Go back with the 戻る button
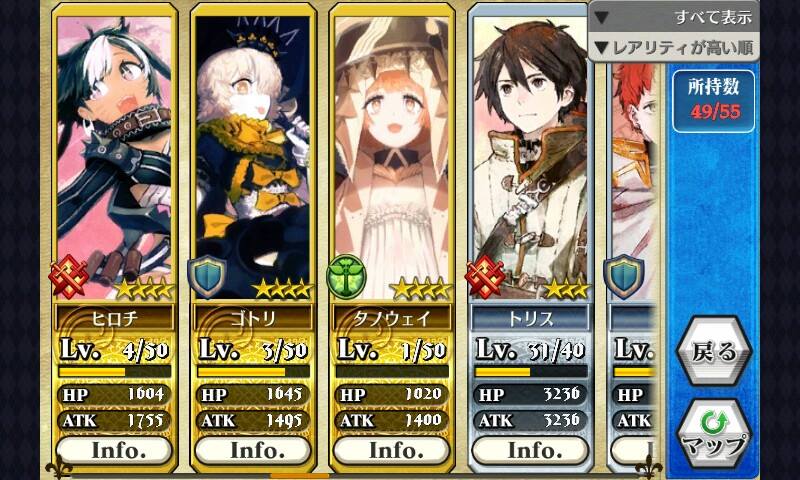The width and height of the screenshot is (800, 480). coord(713,352)
